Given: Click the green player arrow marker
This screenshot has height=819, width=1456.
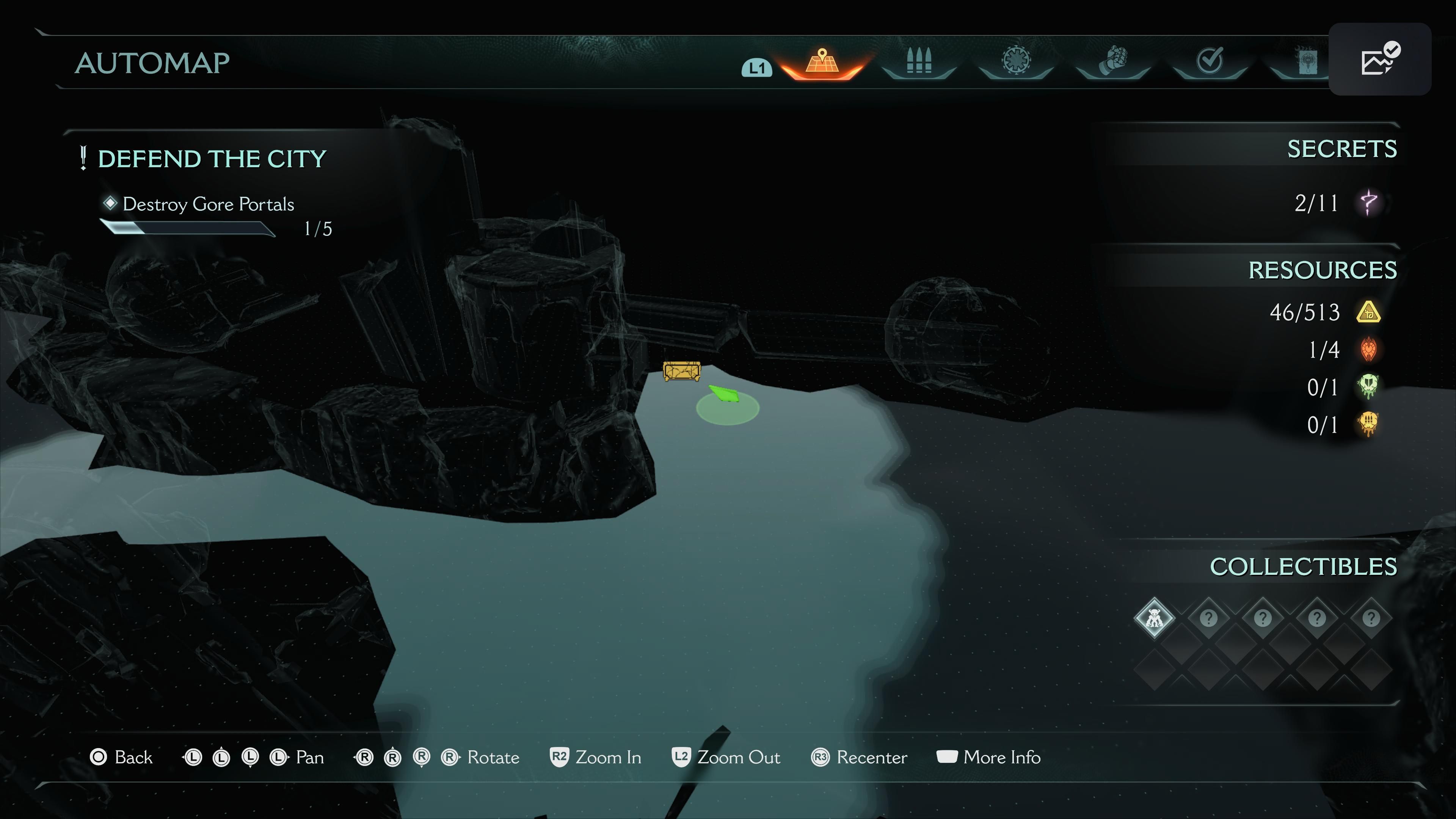Looking at the screenshot, I should coord(724,394).
